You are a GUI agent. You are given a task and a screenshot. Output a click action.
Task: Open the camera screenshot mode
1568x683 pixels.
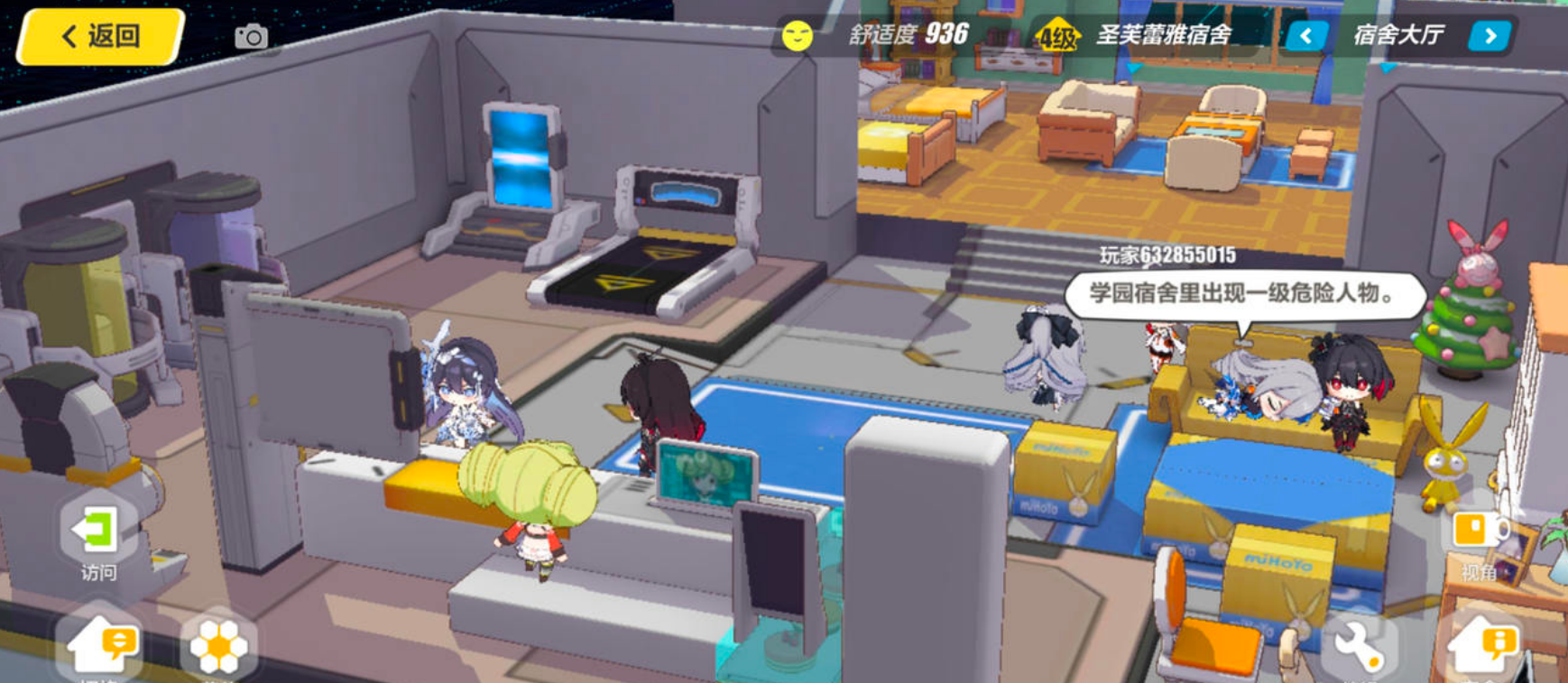[x=251, y=37]
